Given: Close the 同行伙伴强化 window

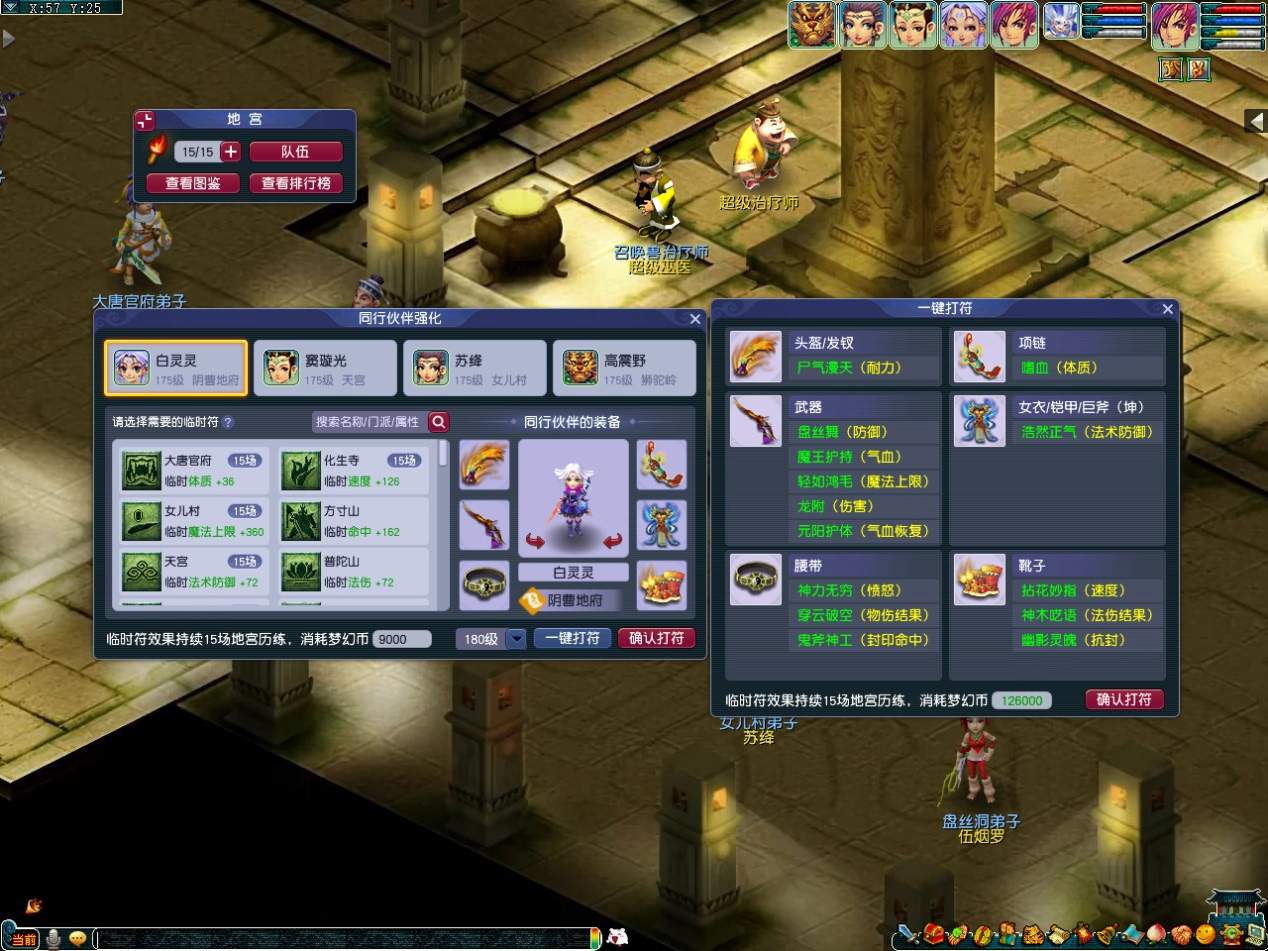Looking at the screenshot, I should [695, 319].
